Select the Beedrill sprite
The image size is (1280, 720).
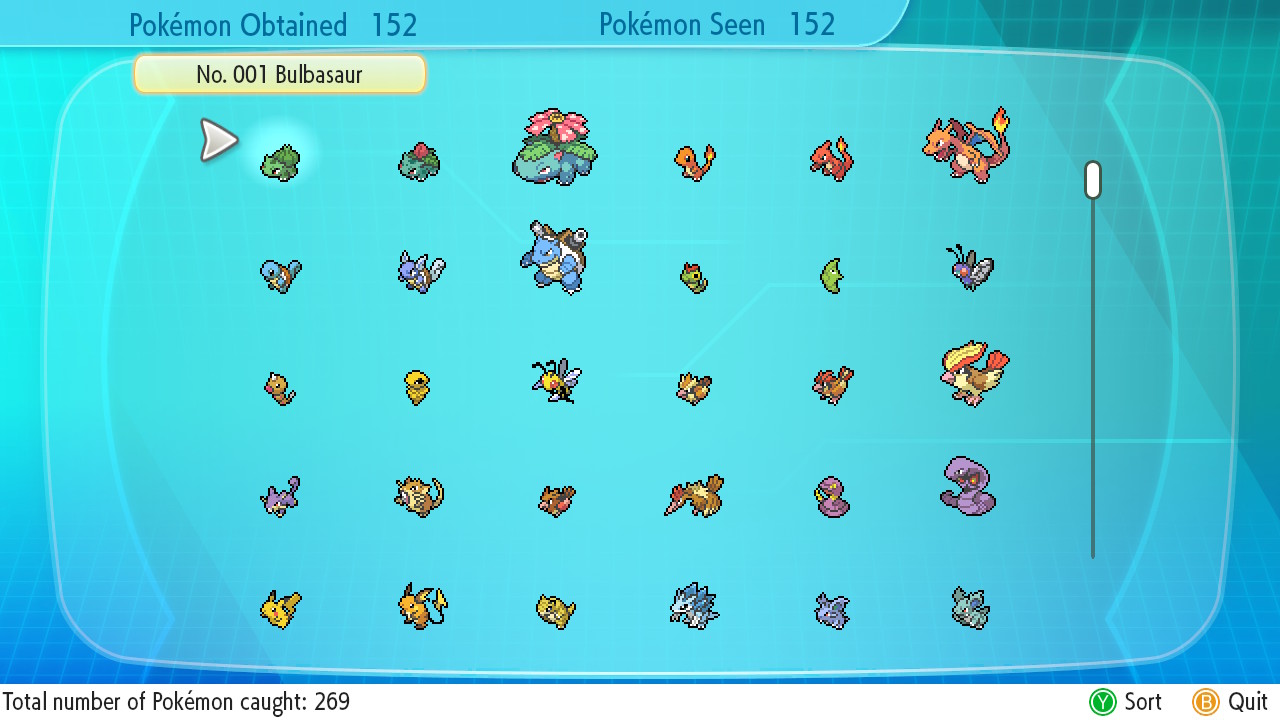point(555,381)
